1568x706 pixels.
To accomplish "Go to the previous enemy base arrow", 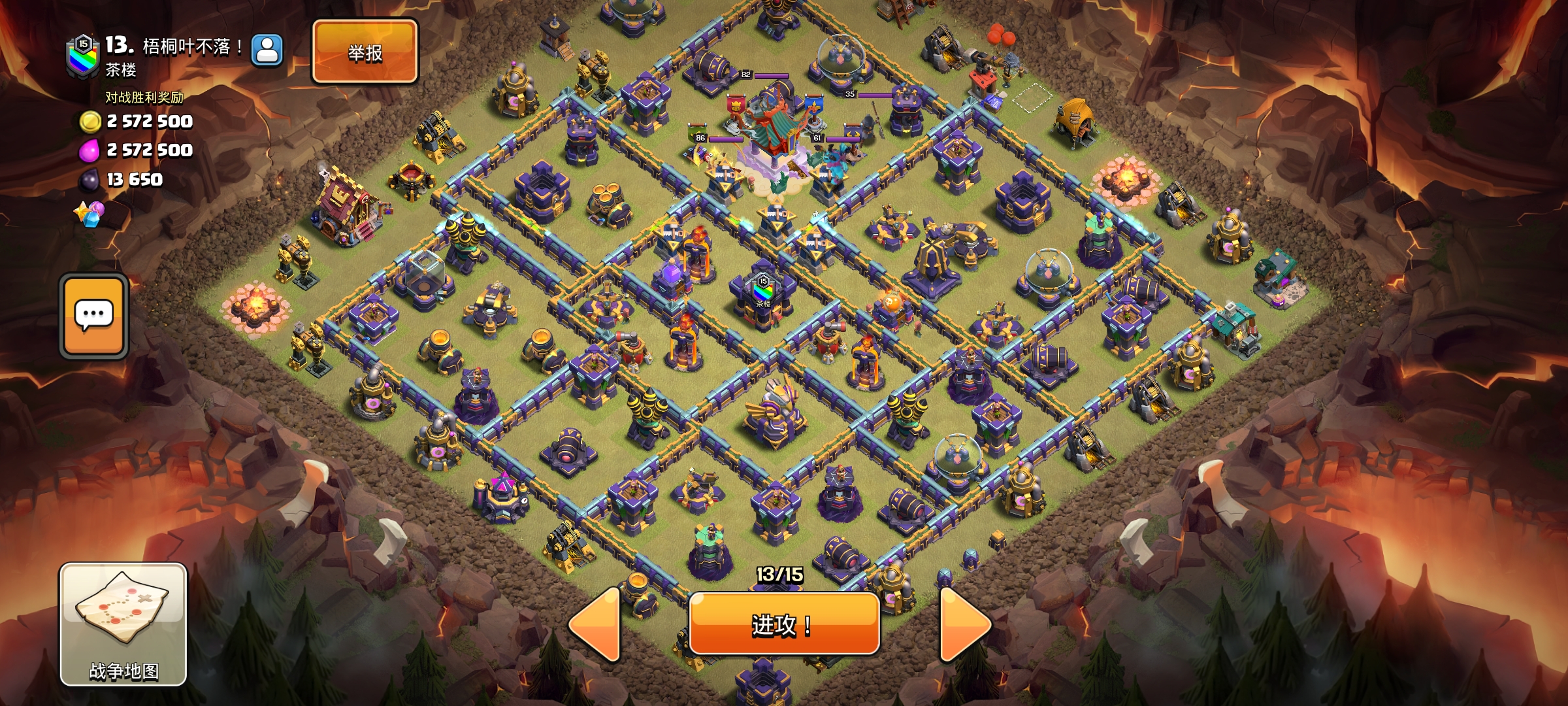I will pyautogui.click(x=596, y=624).
